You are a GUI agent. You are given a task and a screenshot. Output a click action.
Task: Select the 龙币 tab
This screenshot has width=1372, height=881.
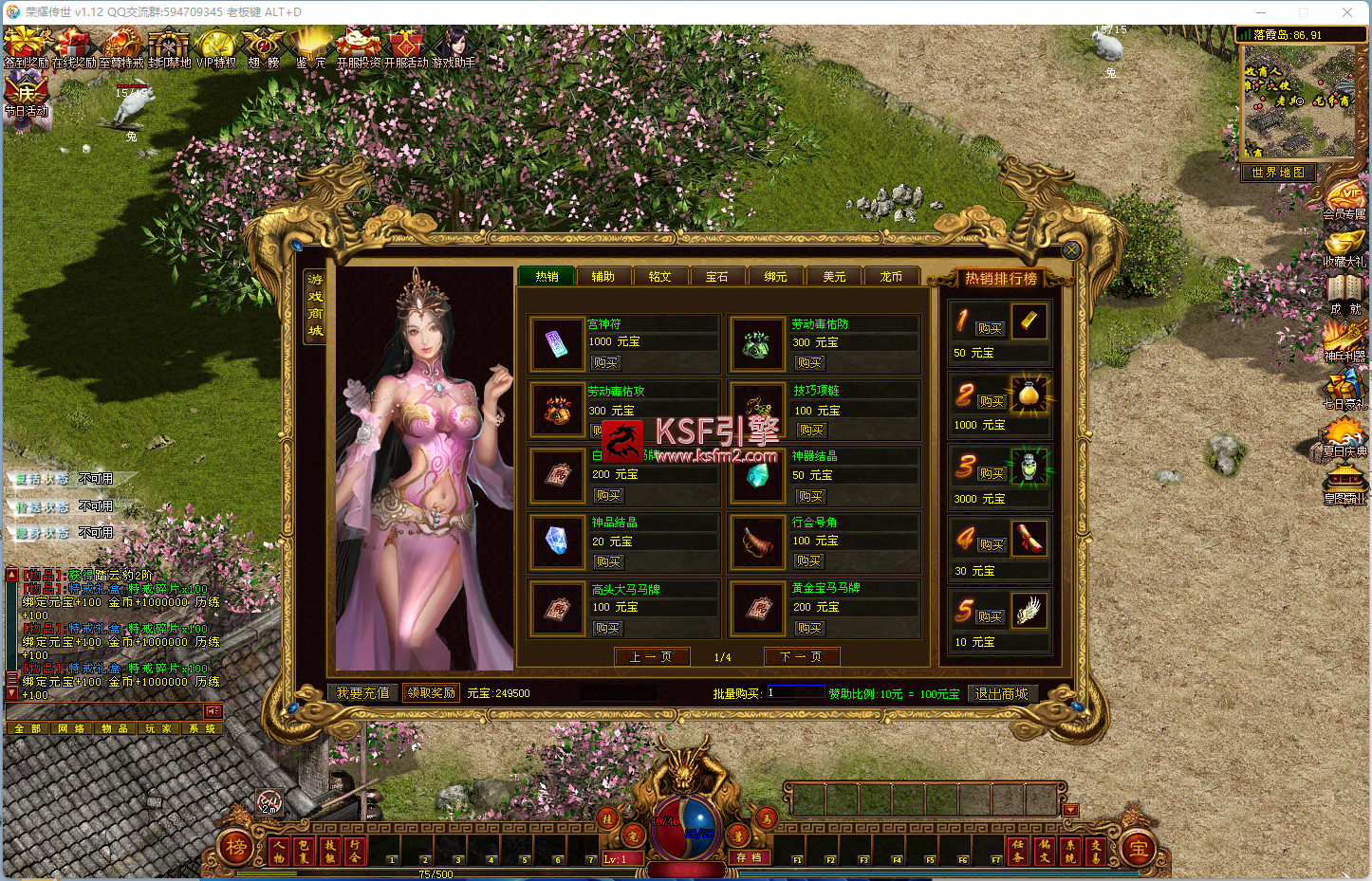[891, 277]
